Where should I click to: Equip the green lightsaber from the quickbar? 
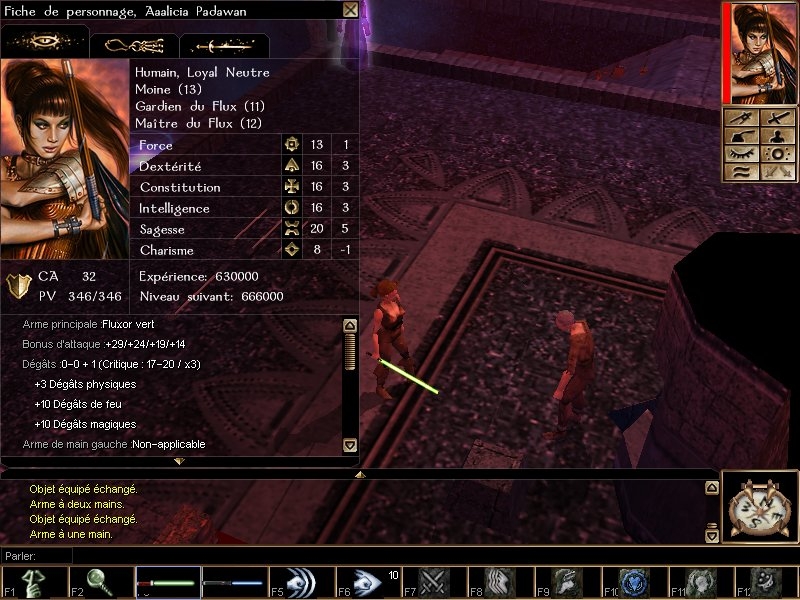[x=166, y=582]
